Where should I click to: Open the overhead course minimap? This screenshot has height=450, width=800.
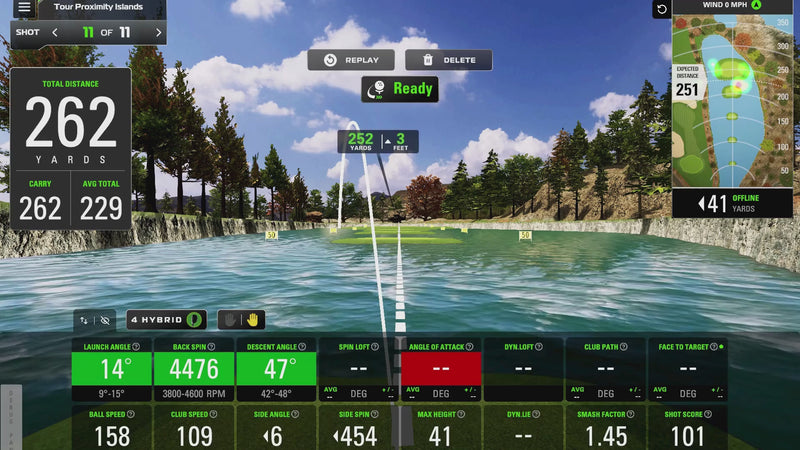[x=733, y=100]
